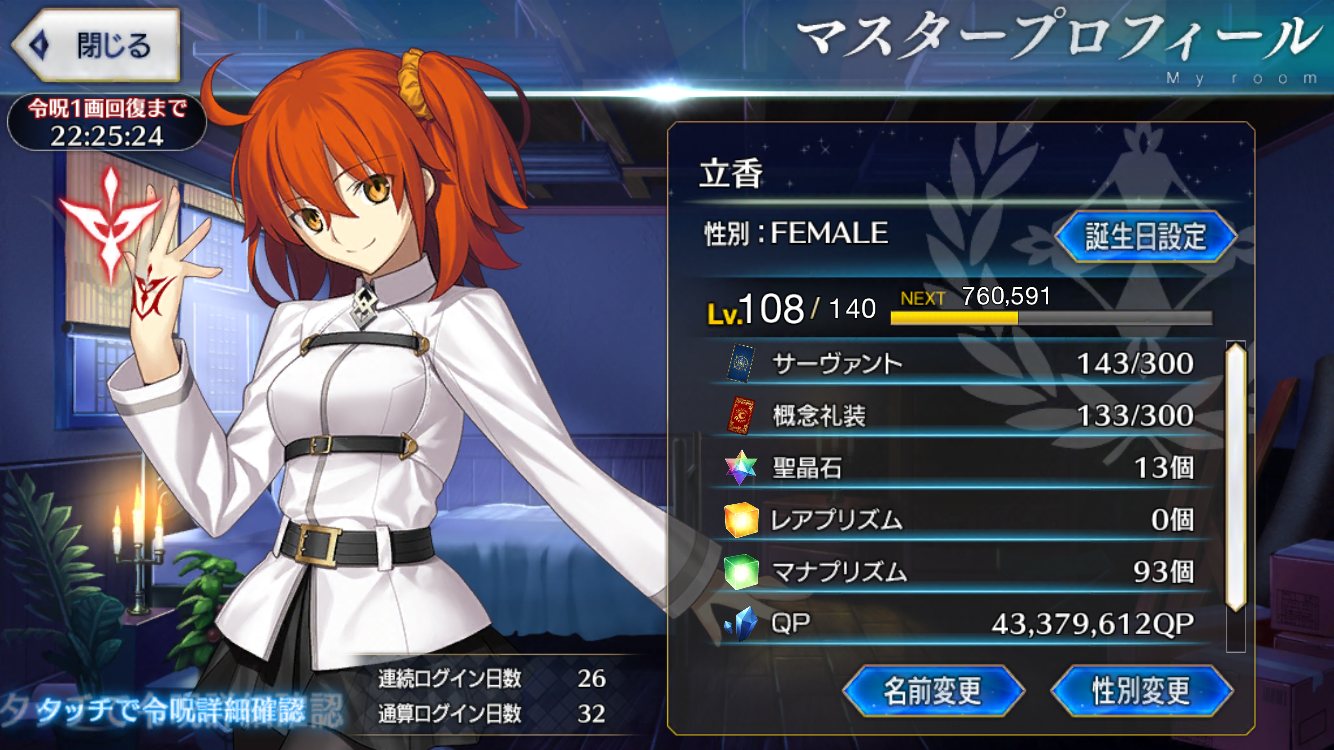Screen dimensions: 1334x750
Task: Select 性別変更 to change gender
Action: pyautogui.click(x=1141, y=690)
